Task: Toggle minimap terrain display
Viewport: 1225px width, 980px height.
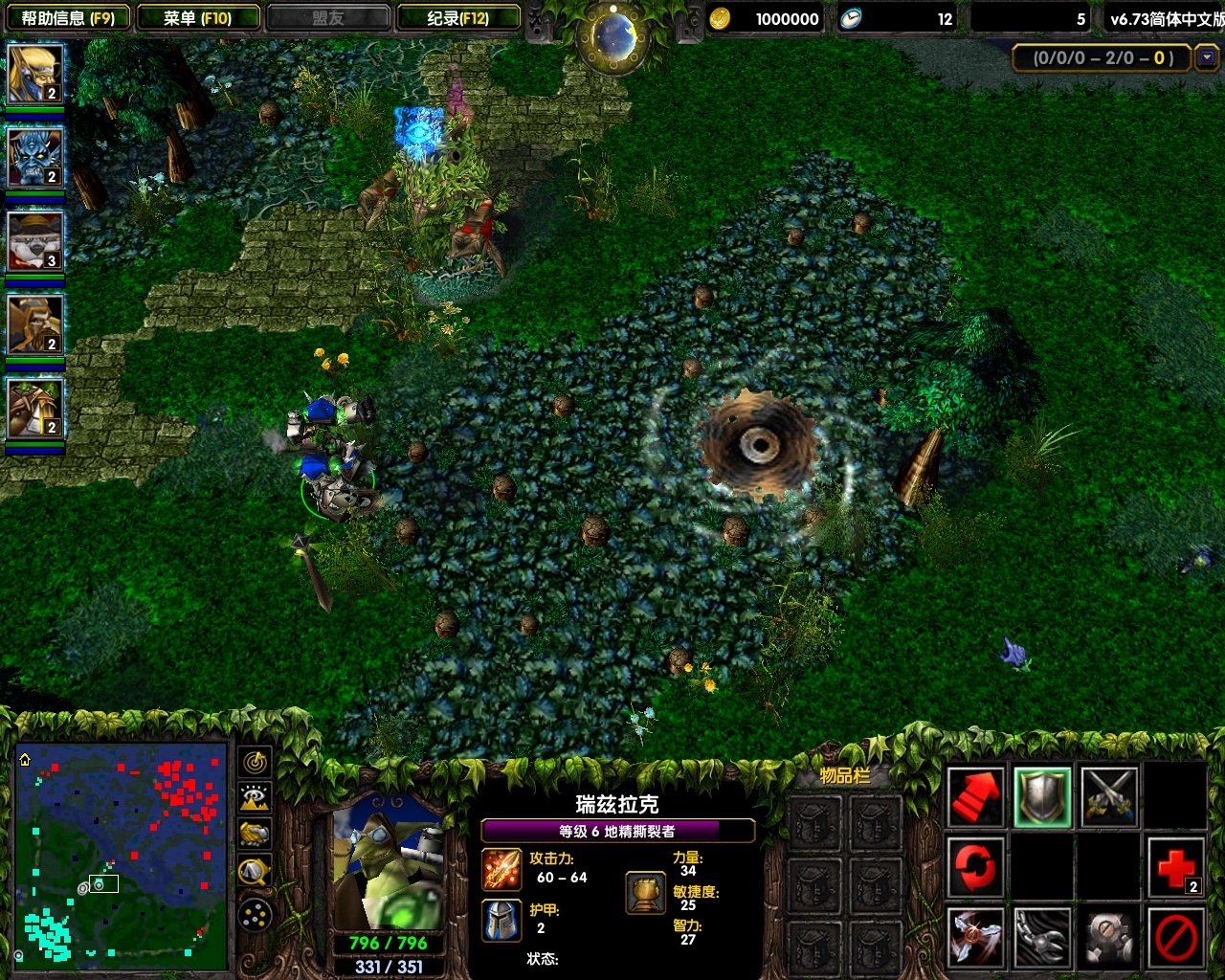Action: coord(255,798)
